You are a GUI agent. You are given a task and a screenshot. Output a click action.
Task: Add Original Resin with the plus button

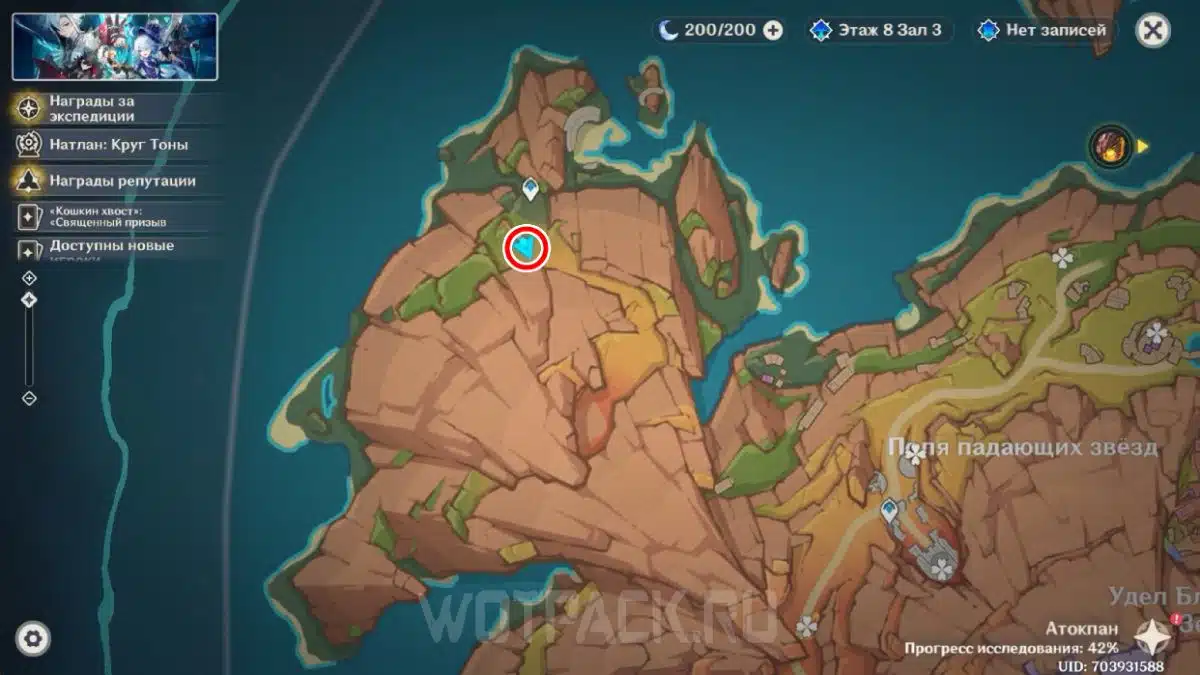[773, 30]
